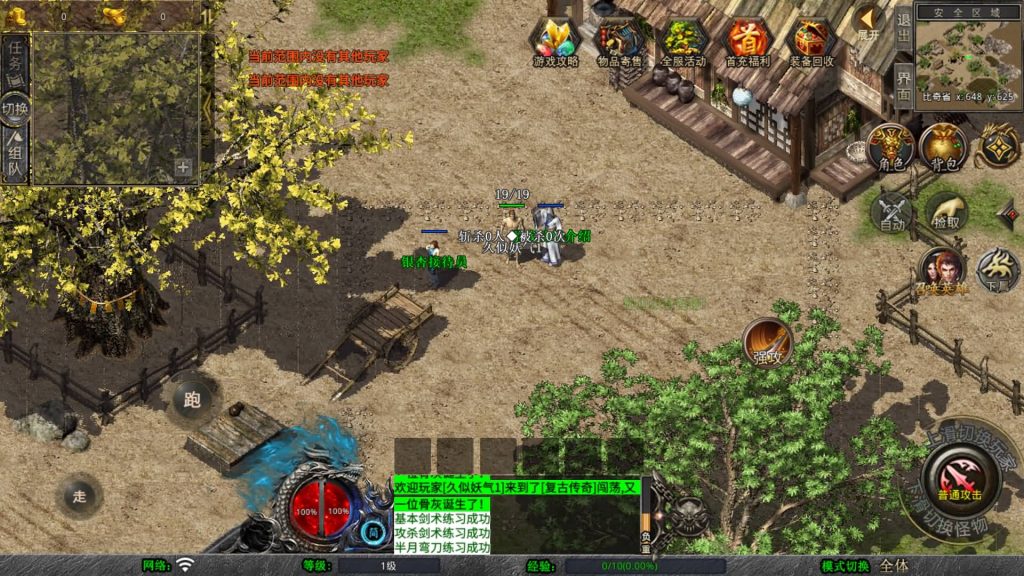Open the 游戏攻略 game guide icon
This screenshot has width=1024, height=576.
[x=555, y=41]
